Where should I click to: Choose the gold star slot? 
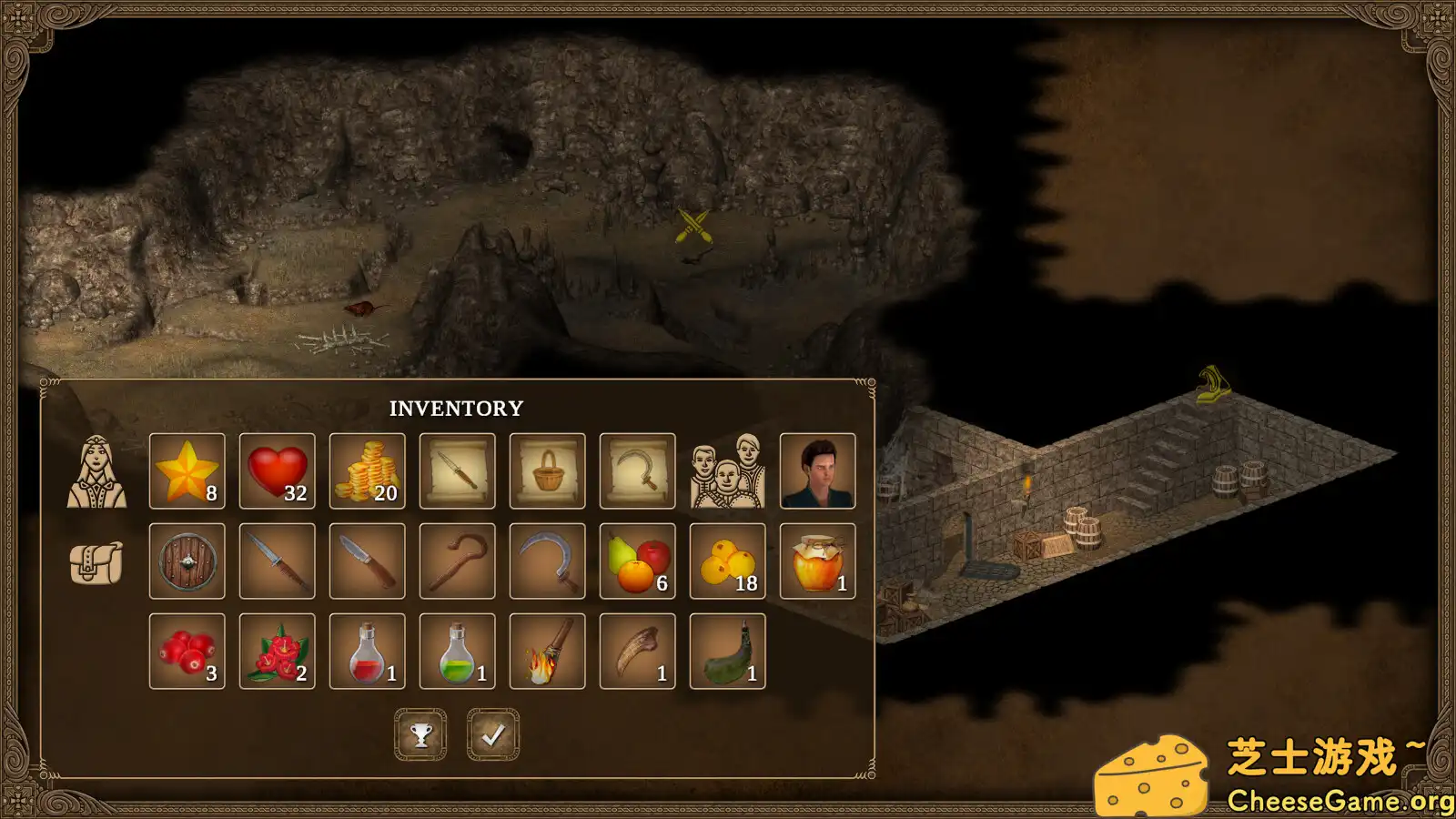(187, 471)
